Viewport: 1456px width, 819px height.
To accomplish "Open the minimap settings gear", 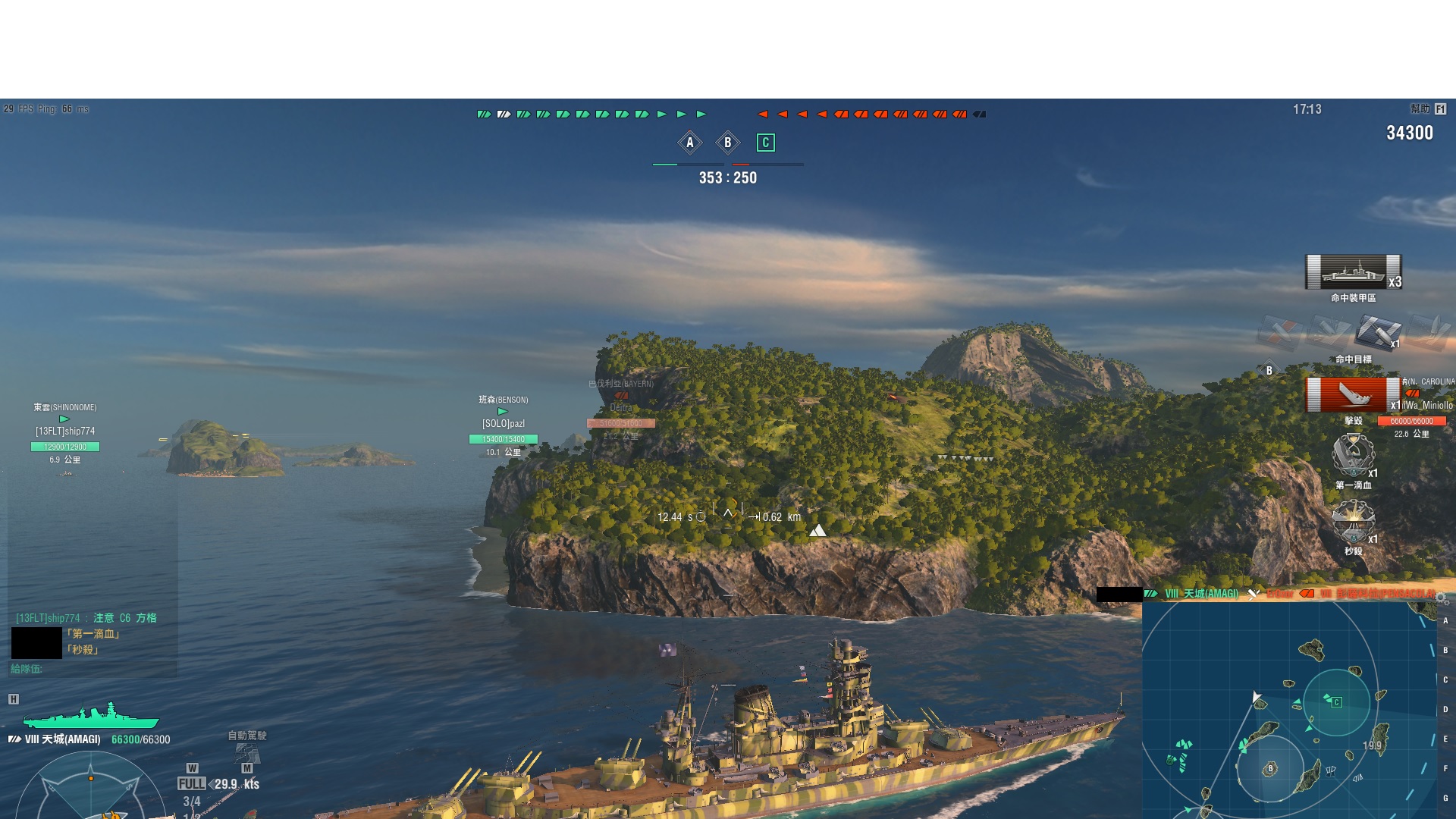I will (x=1442, y=599).
